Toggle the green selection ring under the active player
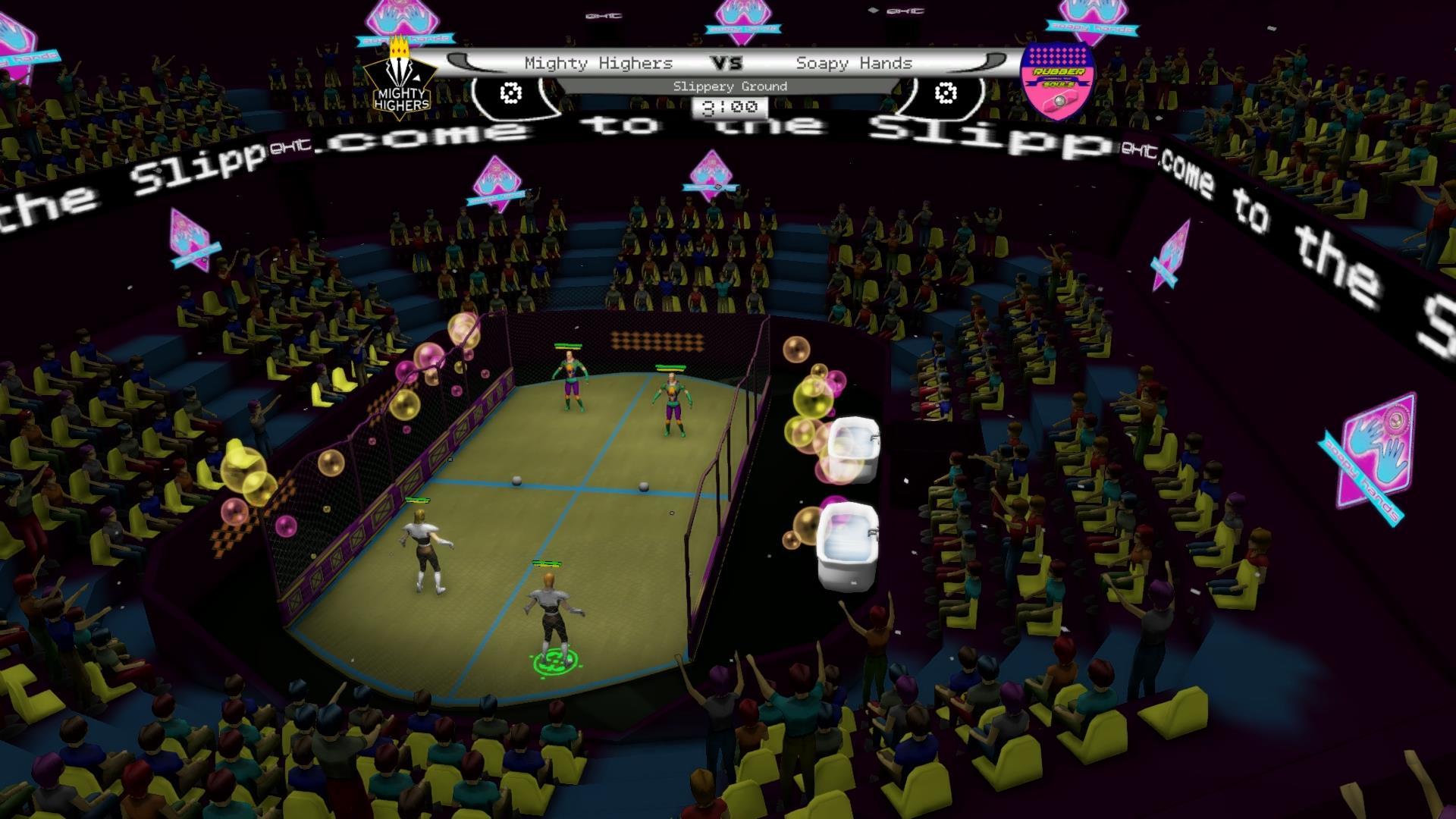 [554, 662]
